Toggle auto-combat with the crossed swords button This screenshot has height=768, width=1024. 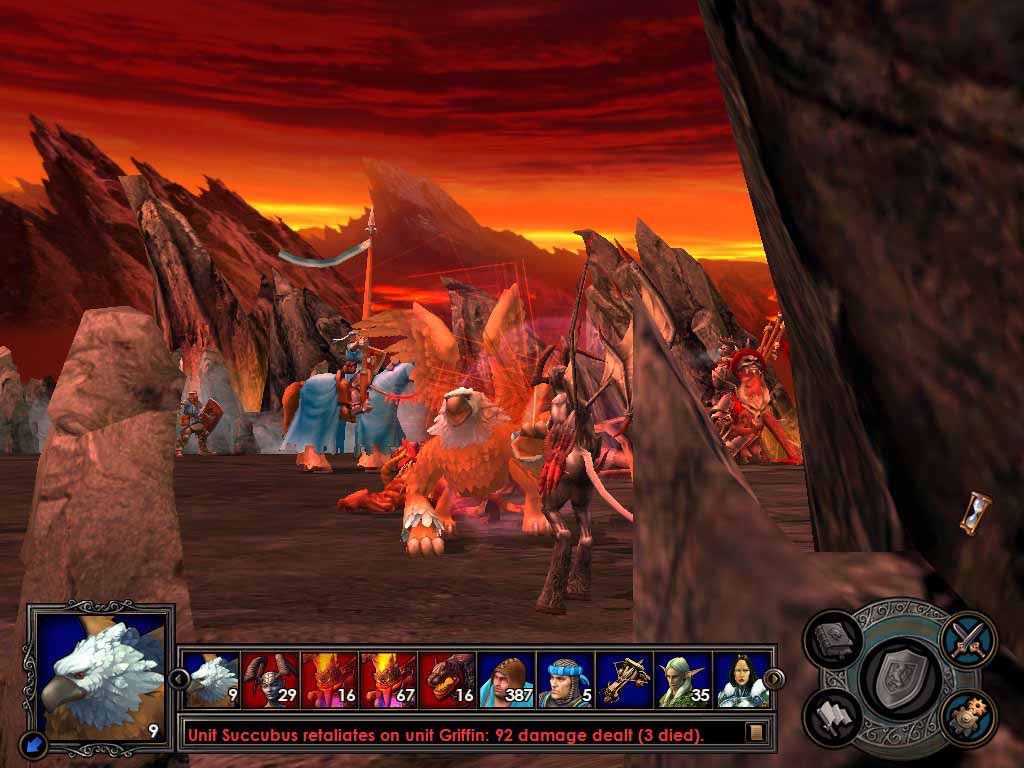[x=967, y=638]
